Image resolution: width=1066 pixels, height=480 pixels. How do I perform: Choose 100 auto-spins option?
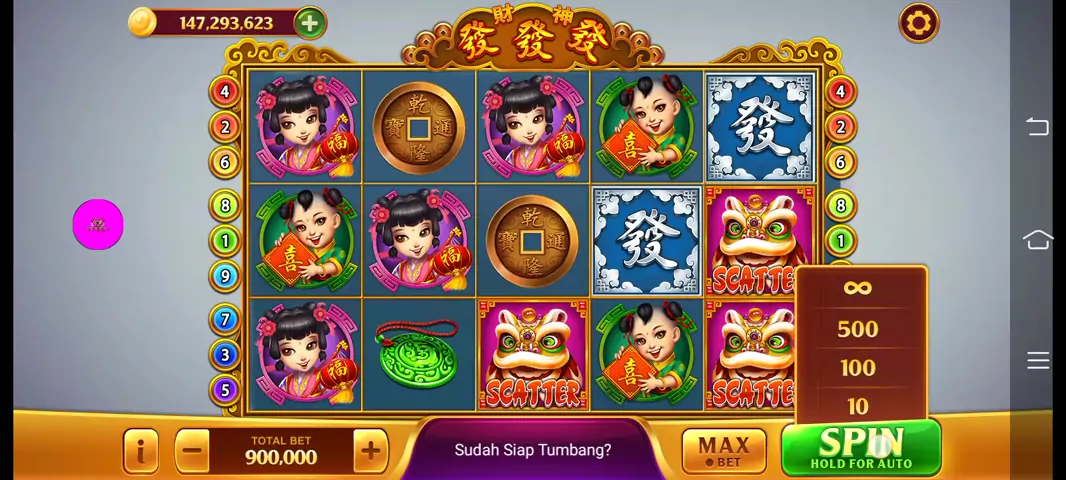pyautogui.click(x=857, y=368)
